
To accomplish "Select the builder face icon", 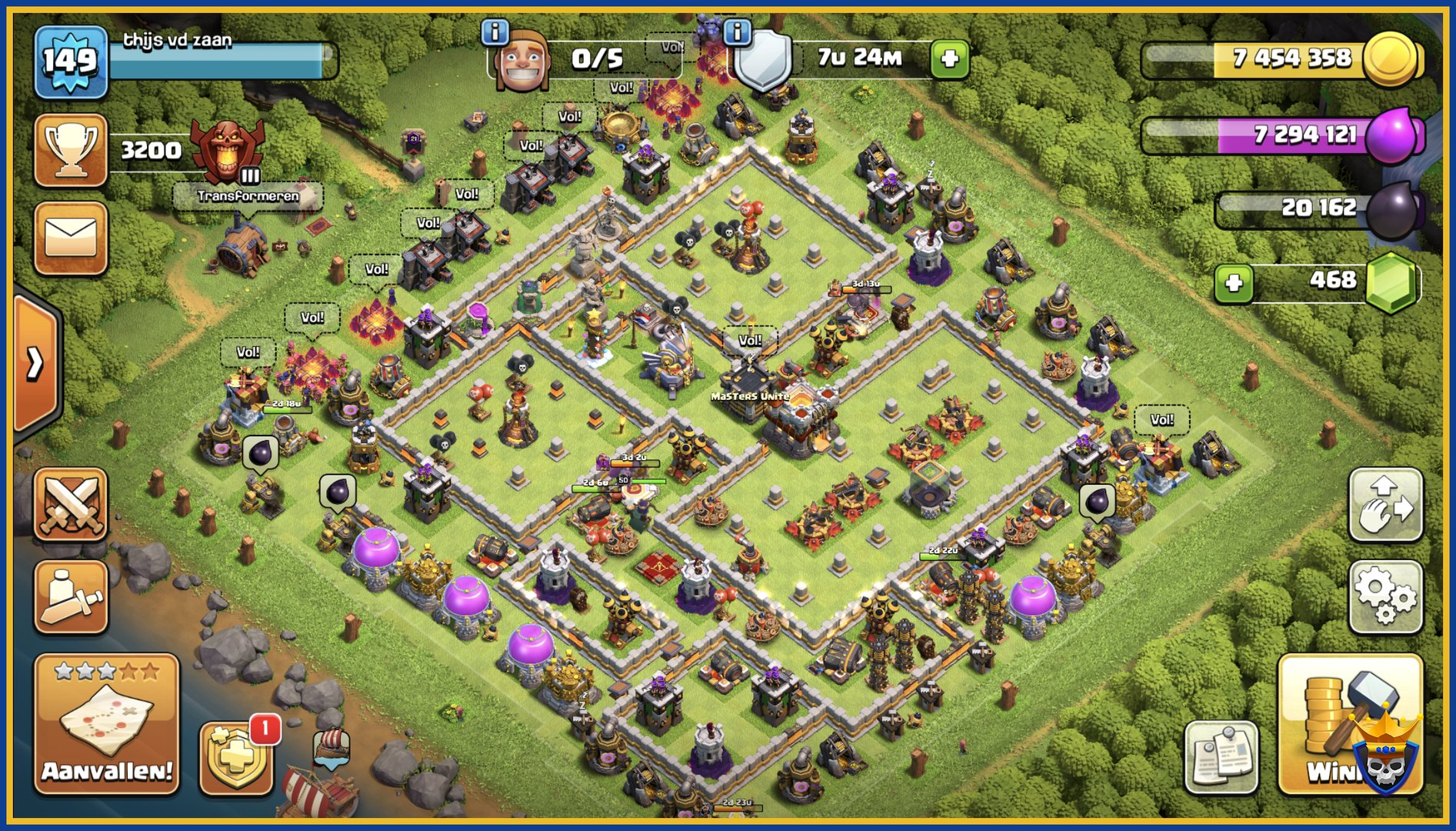I will [522, 62].
